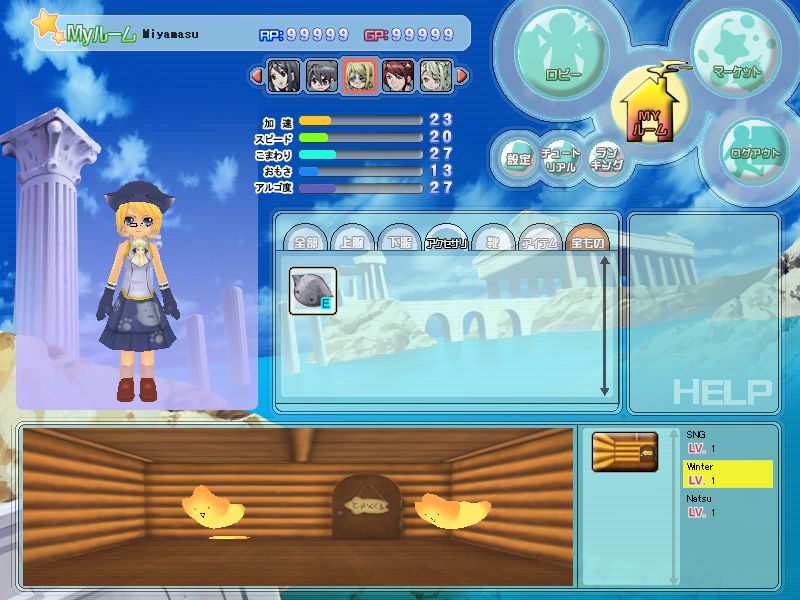The image size is (800, 600).
Task: Open 設定 (Settings)
Action: [x=518, y=158]
